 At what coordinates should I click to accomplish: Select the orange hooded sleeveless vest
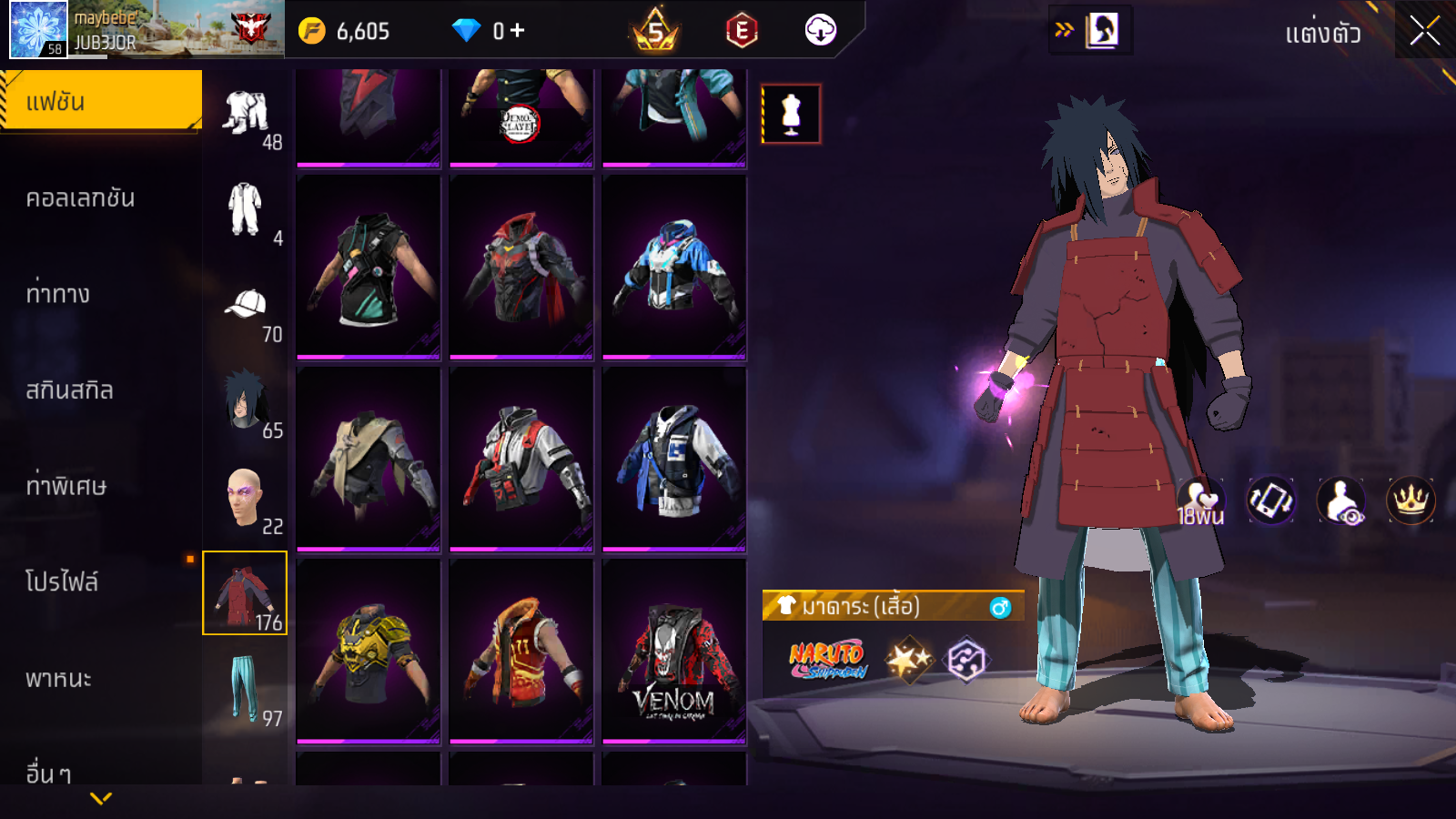(x=521, y=651)
